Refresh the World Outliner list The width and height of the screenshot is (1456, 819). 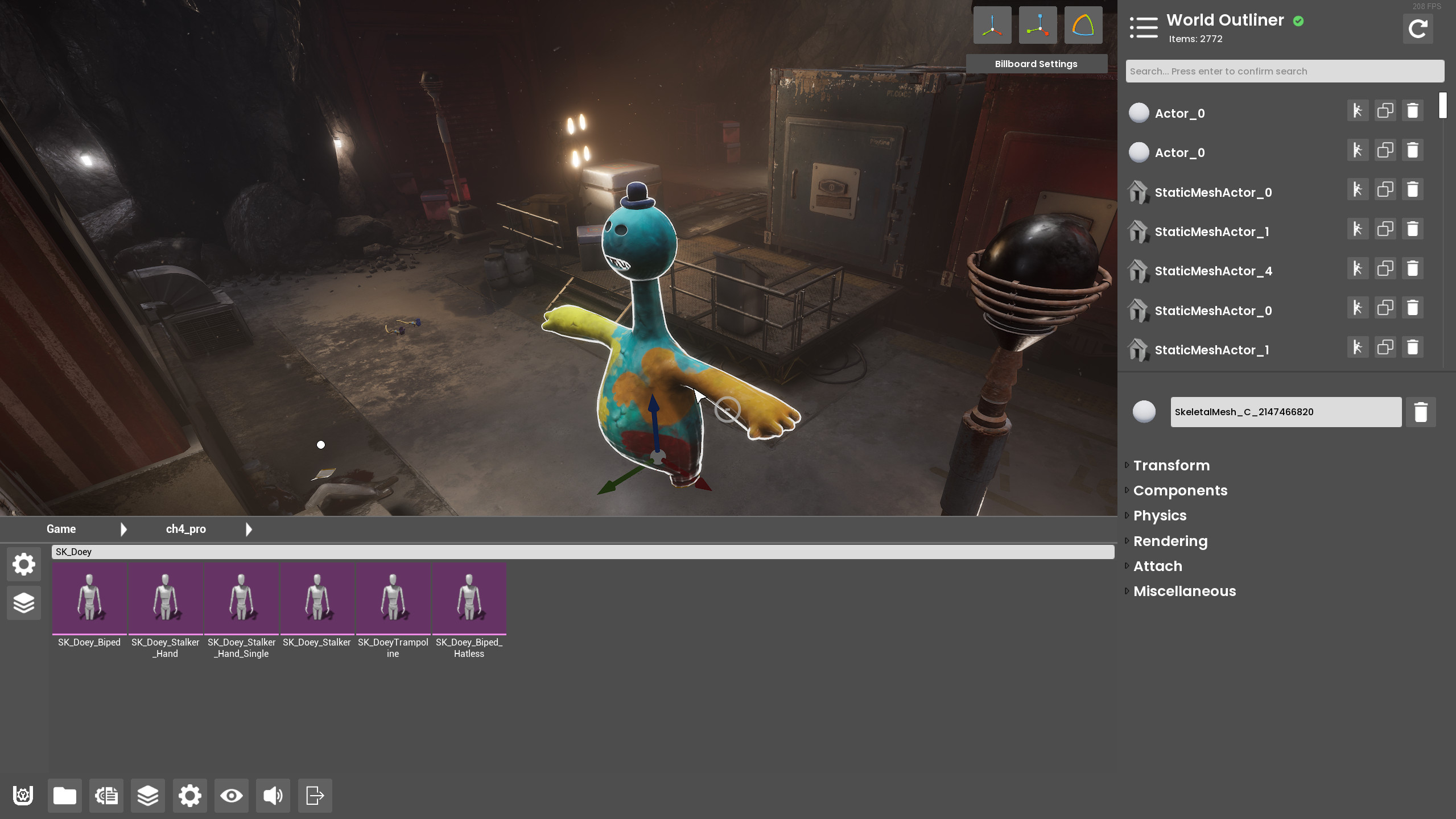click(1417, 28)
